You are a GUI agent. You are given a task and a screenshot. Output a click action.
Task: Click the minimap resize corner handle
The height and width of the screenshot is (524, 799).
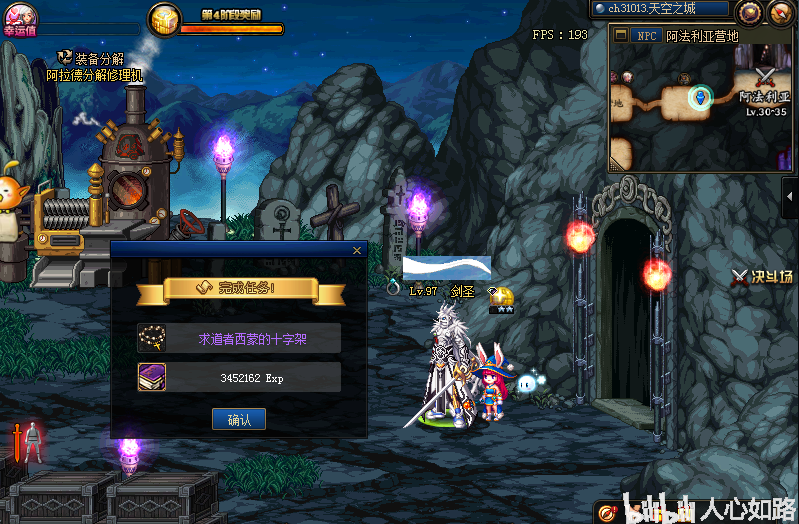coord(614,164)
